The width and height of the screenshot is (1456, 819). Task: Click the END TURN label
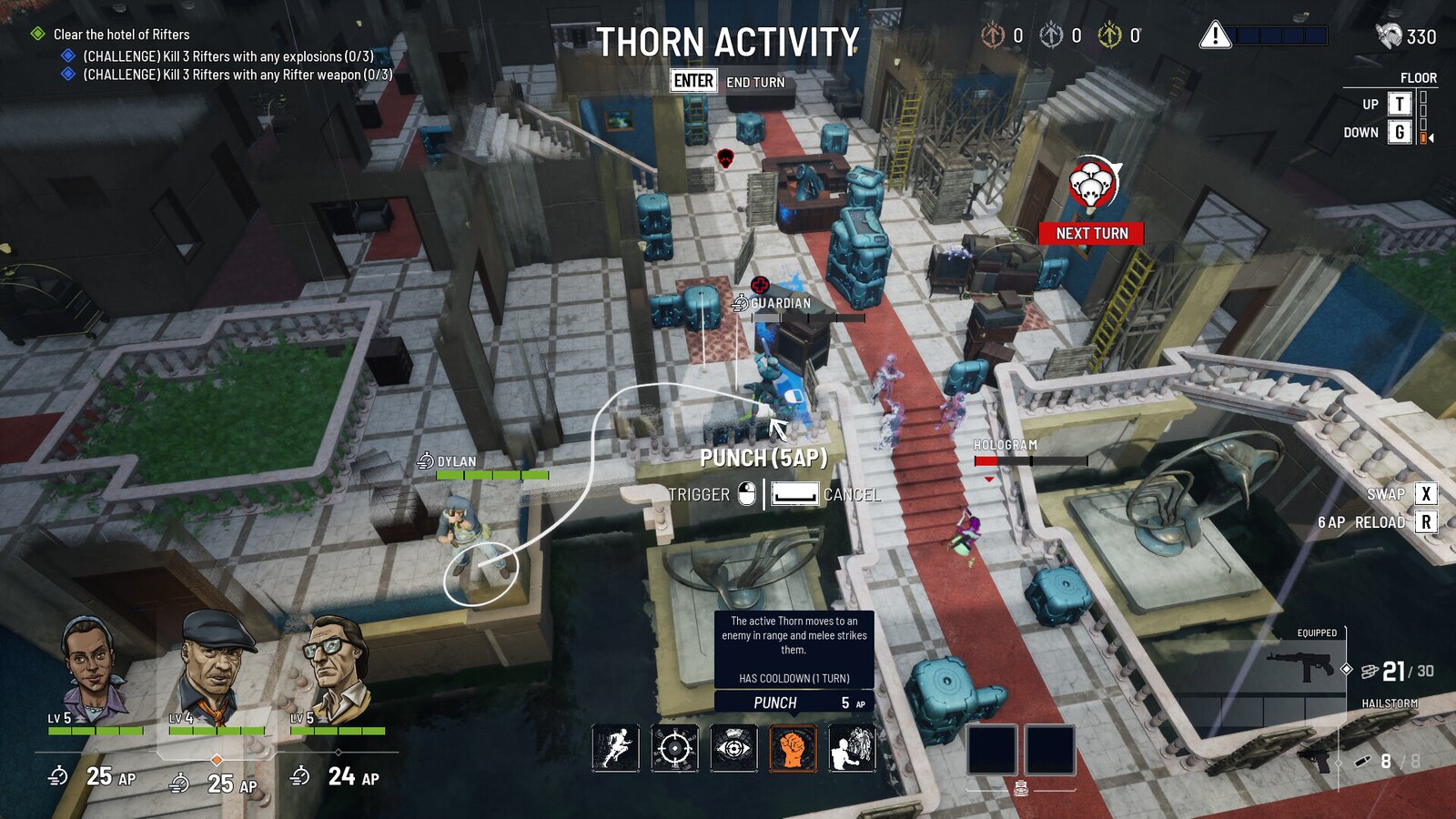754,82
